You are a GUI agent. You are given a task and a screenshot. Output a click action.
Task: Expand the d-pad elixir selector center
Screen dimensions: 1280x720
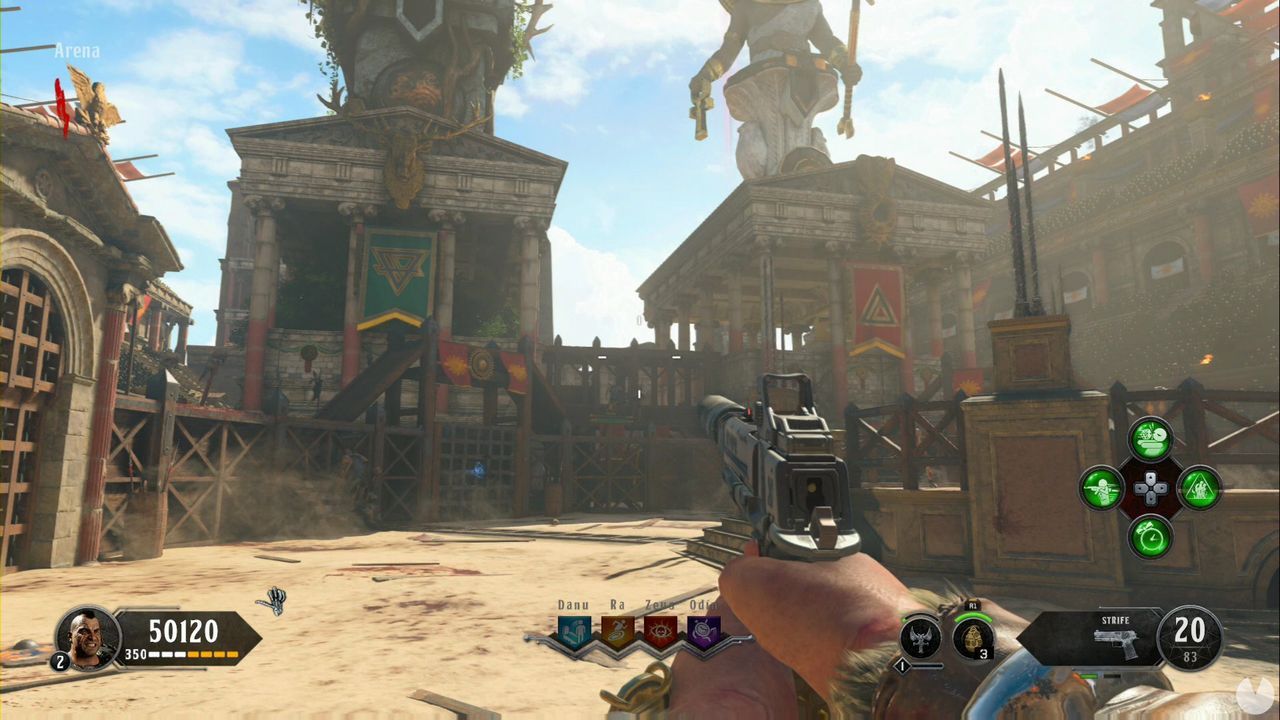click(1150, 488)
